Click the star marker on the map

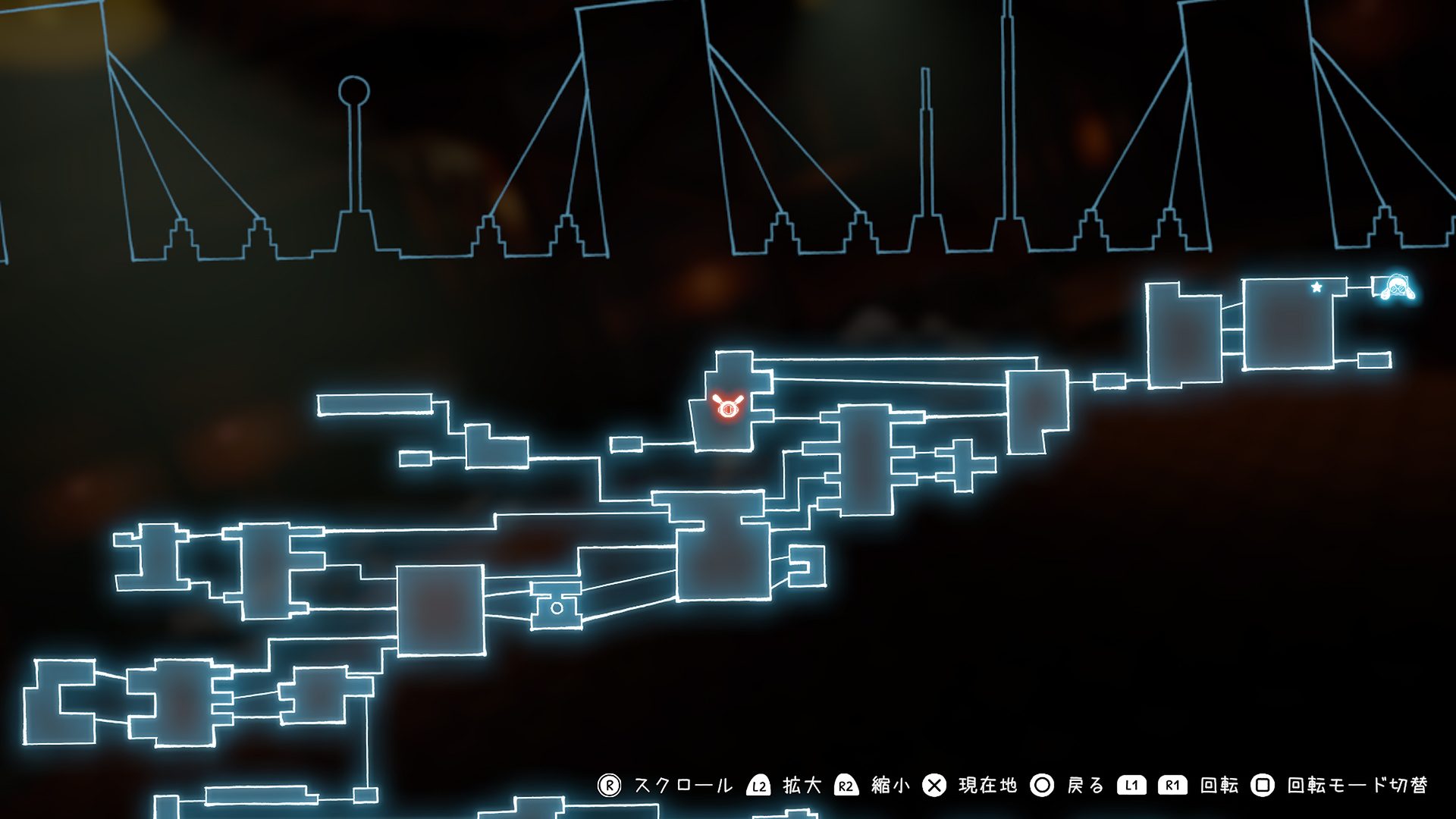click(x=1316, y=287)
